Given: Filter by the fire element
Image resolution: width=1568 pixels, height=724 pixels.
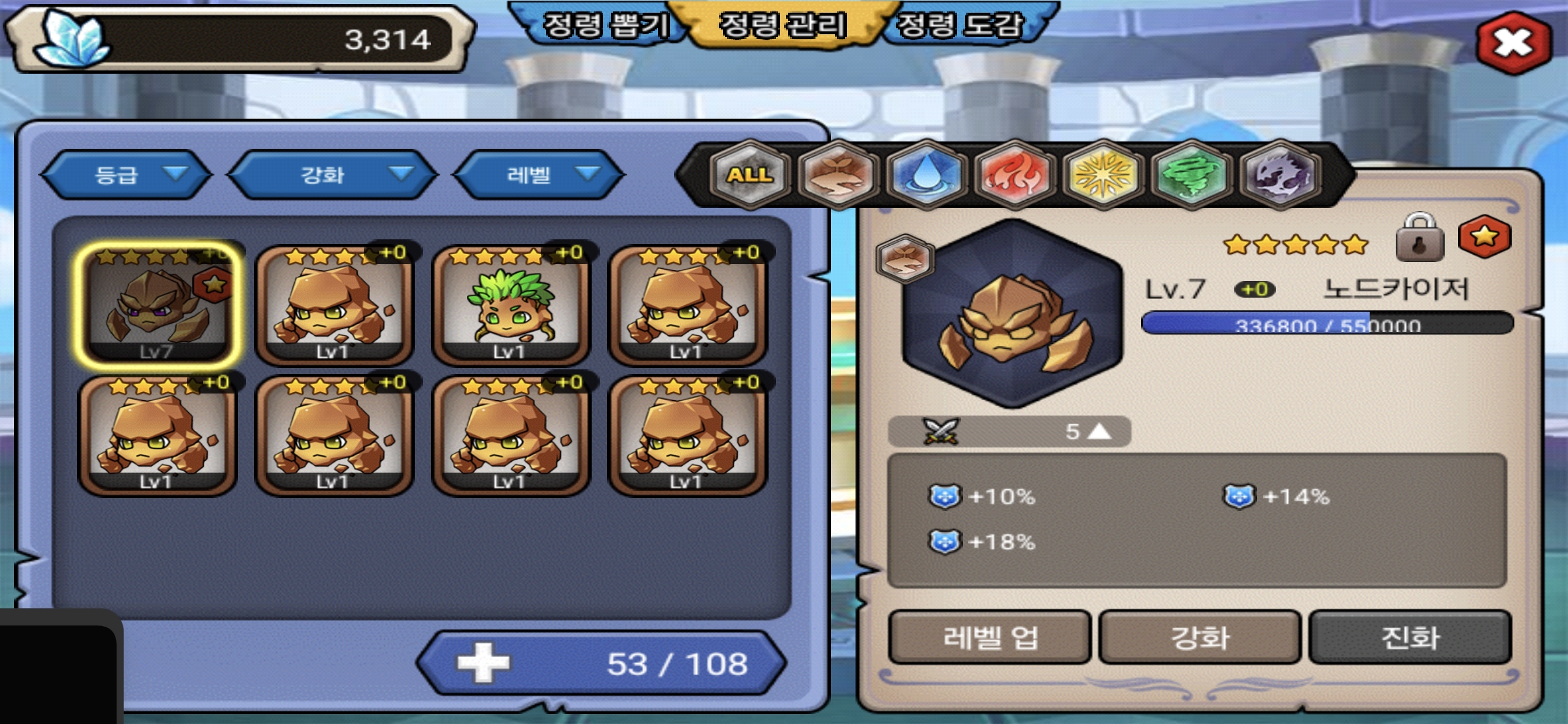Looking at the screenshot, I should (x=1015, y=175).
